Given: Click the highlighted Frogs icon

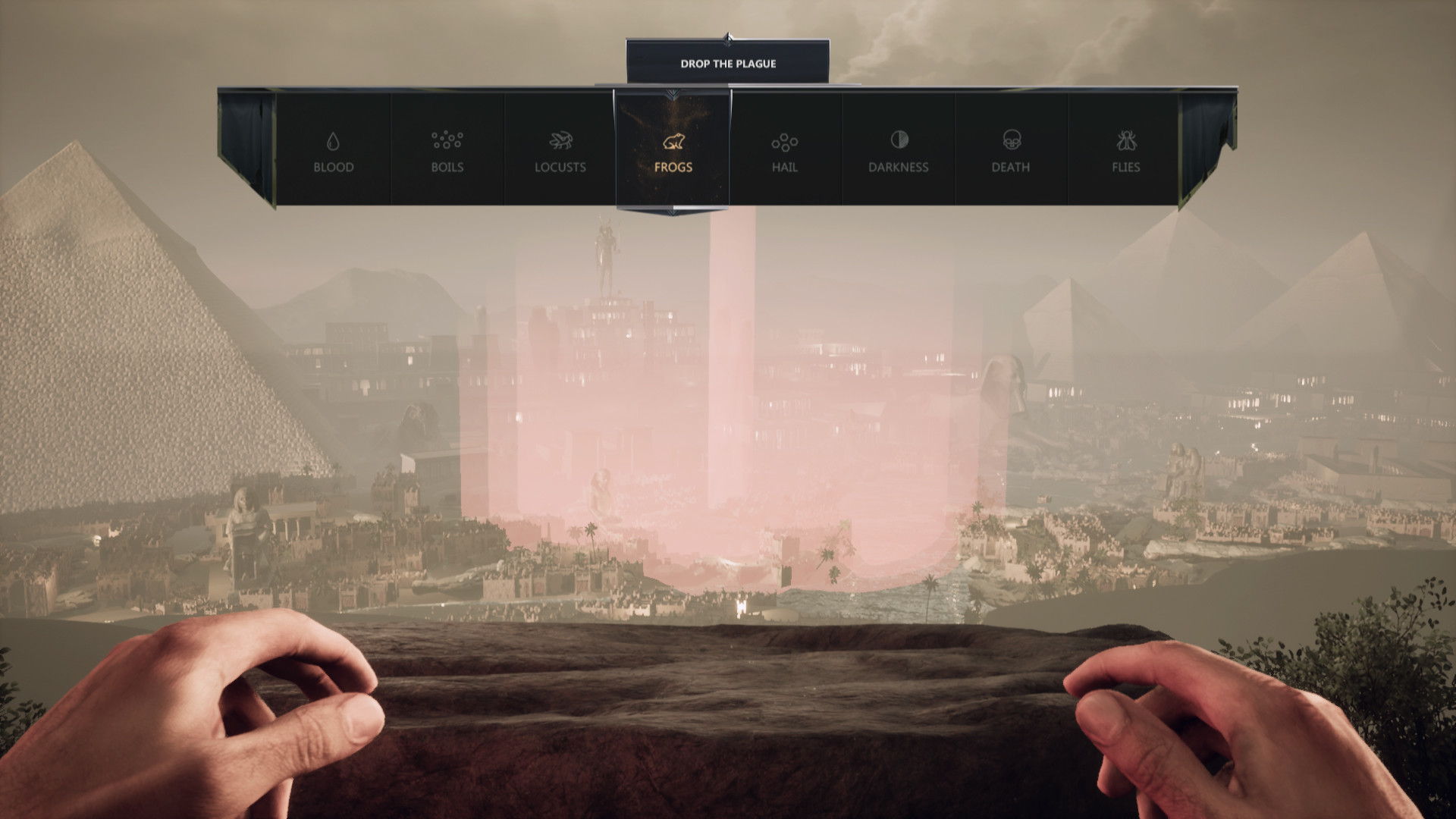Looking at the screenshot, I should (673, 141).
